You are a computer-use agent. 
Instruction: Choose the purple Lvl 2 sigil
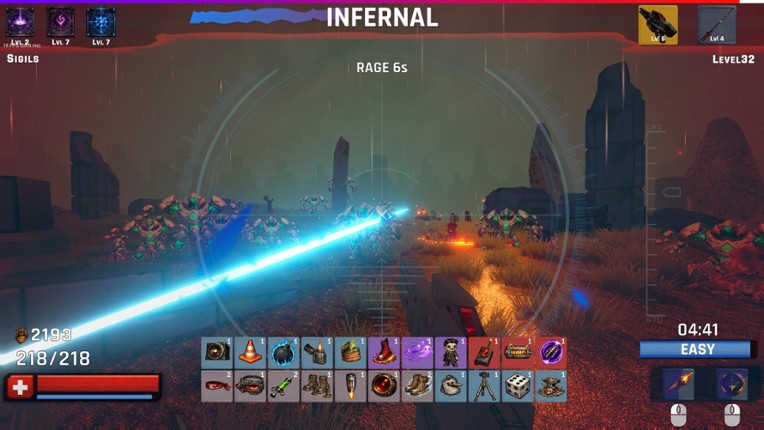[x=20, y=22]
